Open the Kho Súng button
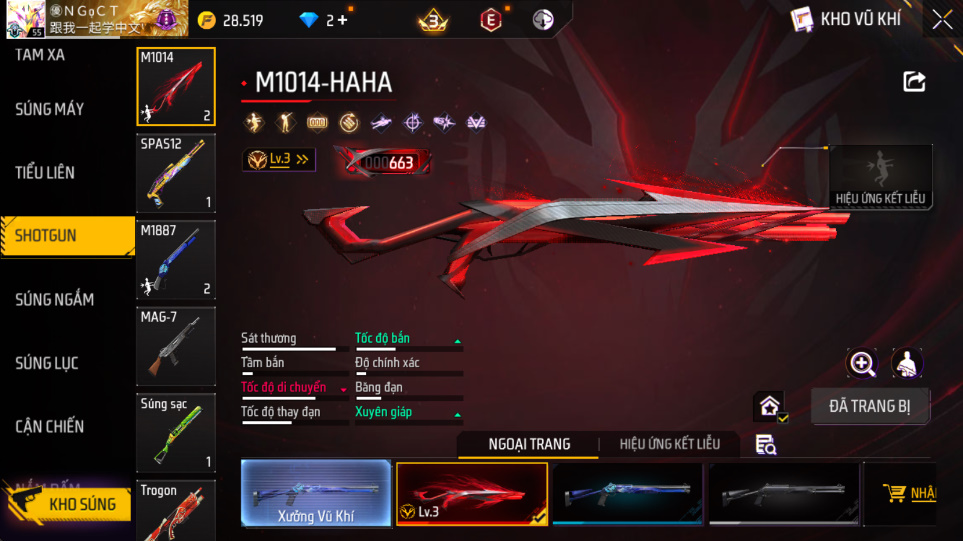 [68, 504]
